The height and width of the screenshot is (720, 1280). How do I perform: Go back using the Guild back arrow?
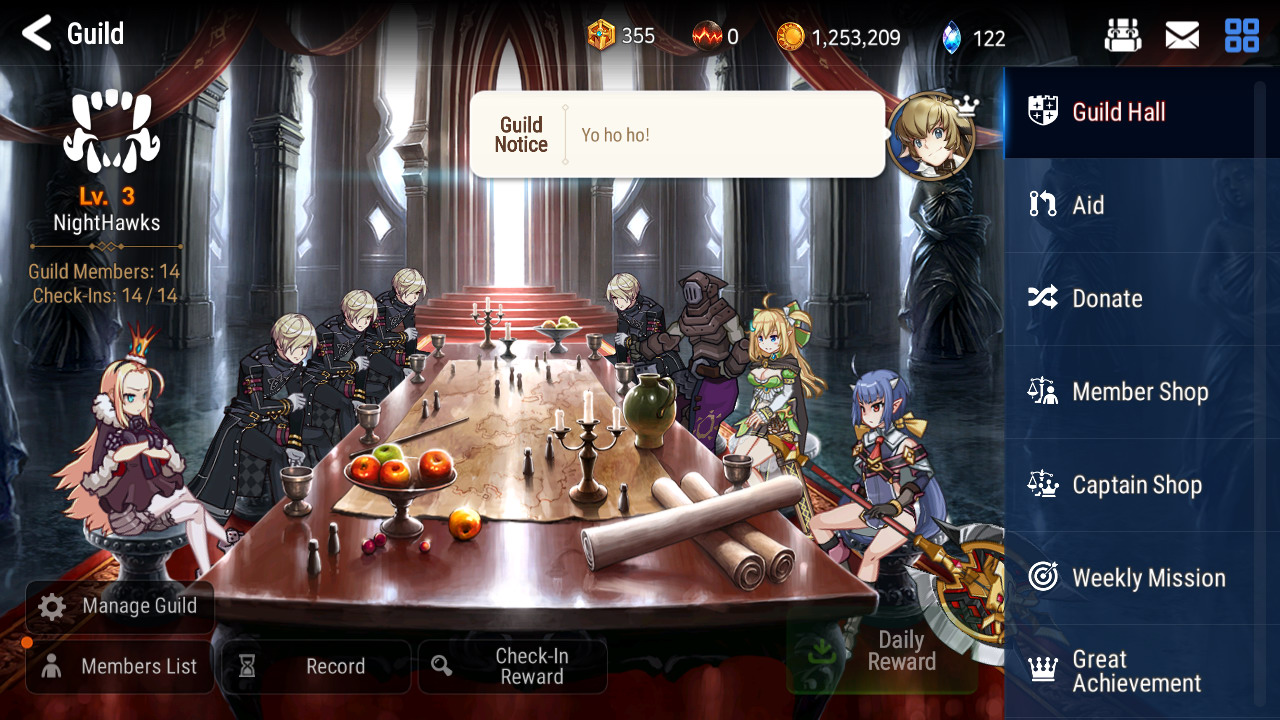tap(37, 34)
